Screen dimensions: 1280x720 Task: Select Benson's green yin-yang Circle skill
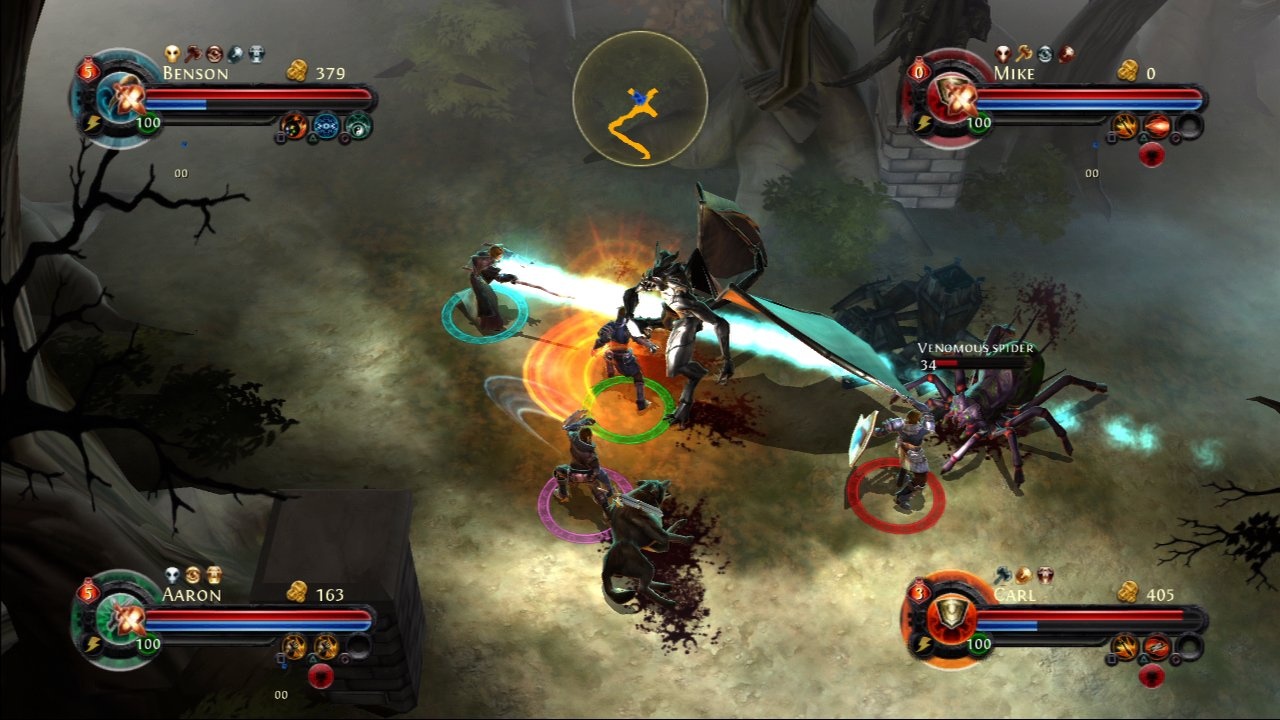pos(360,127)
